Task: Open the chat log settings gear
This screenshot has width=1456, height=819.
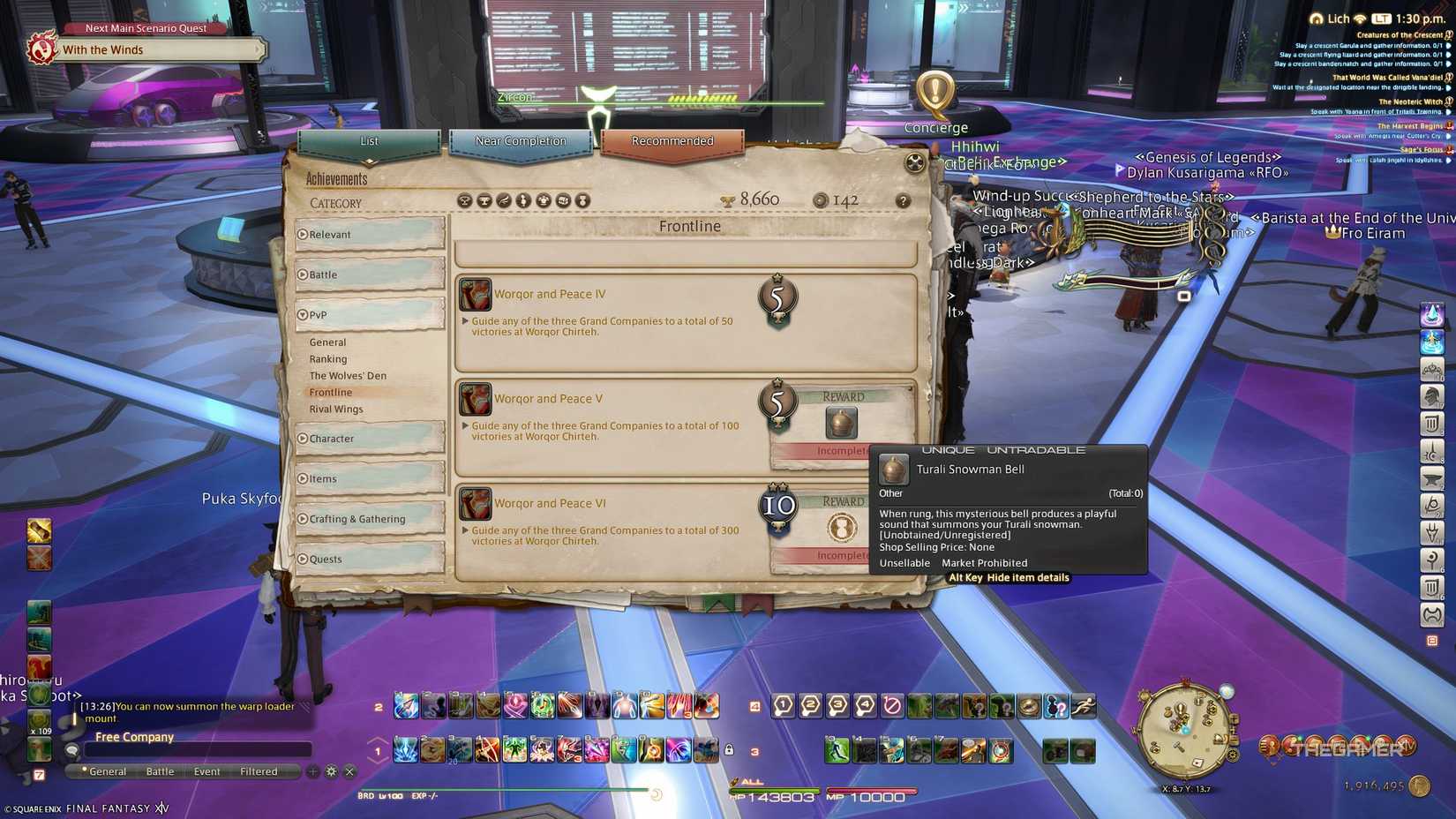Action: click(330, 770)
